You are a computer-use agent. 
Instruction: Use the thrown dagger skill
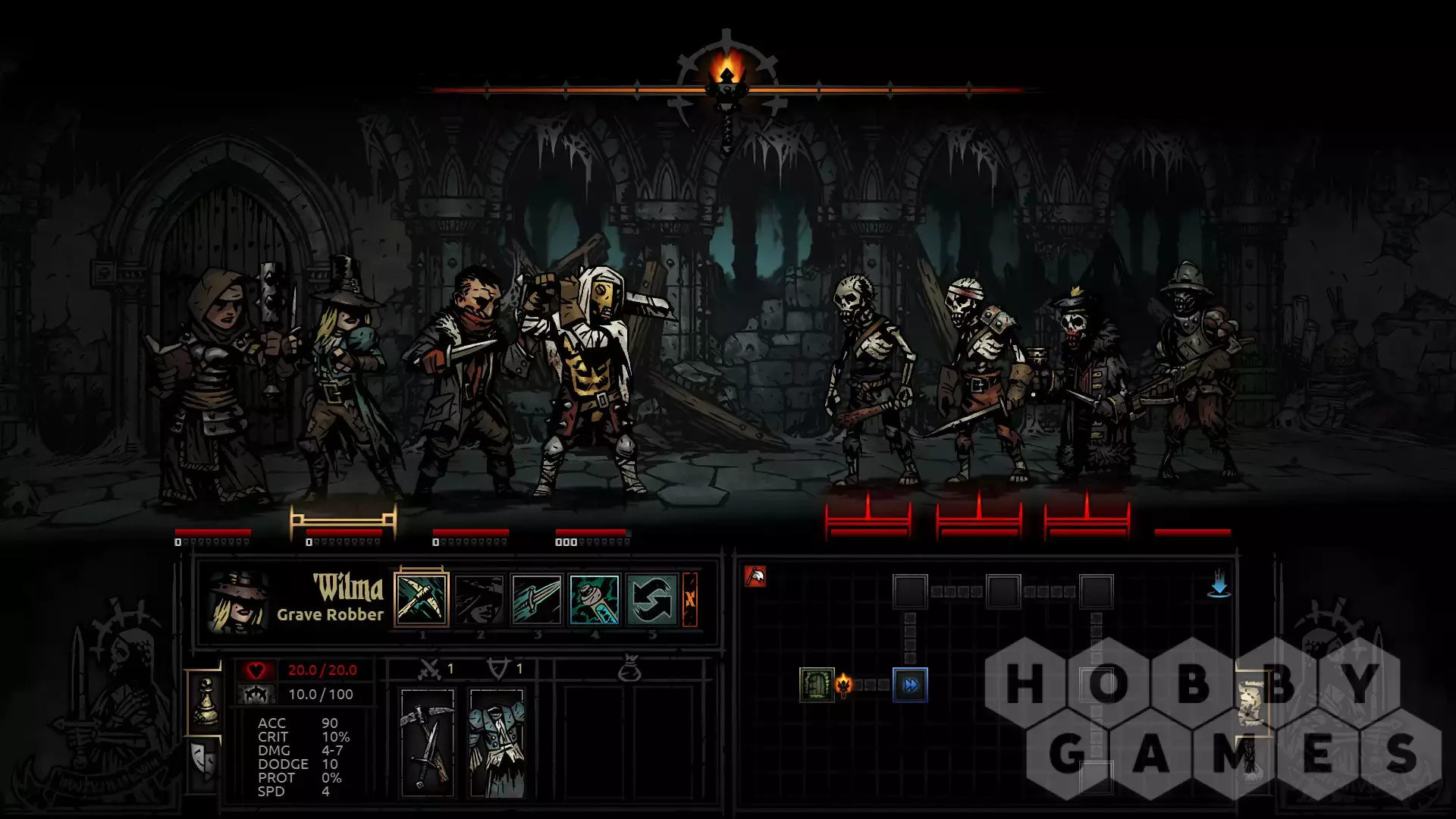[537, 600]
